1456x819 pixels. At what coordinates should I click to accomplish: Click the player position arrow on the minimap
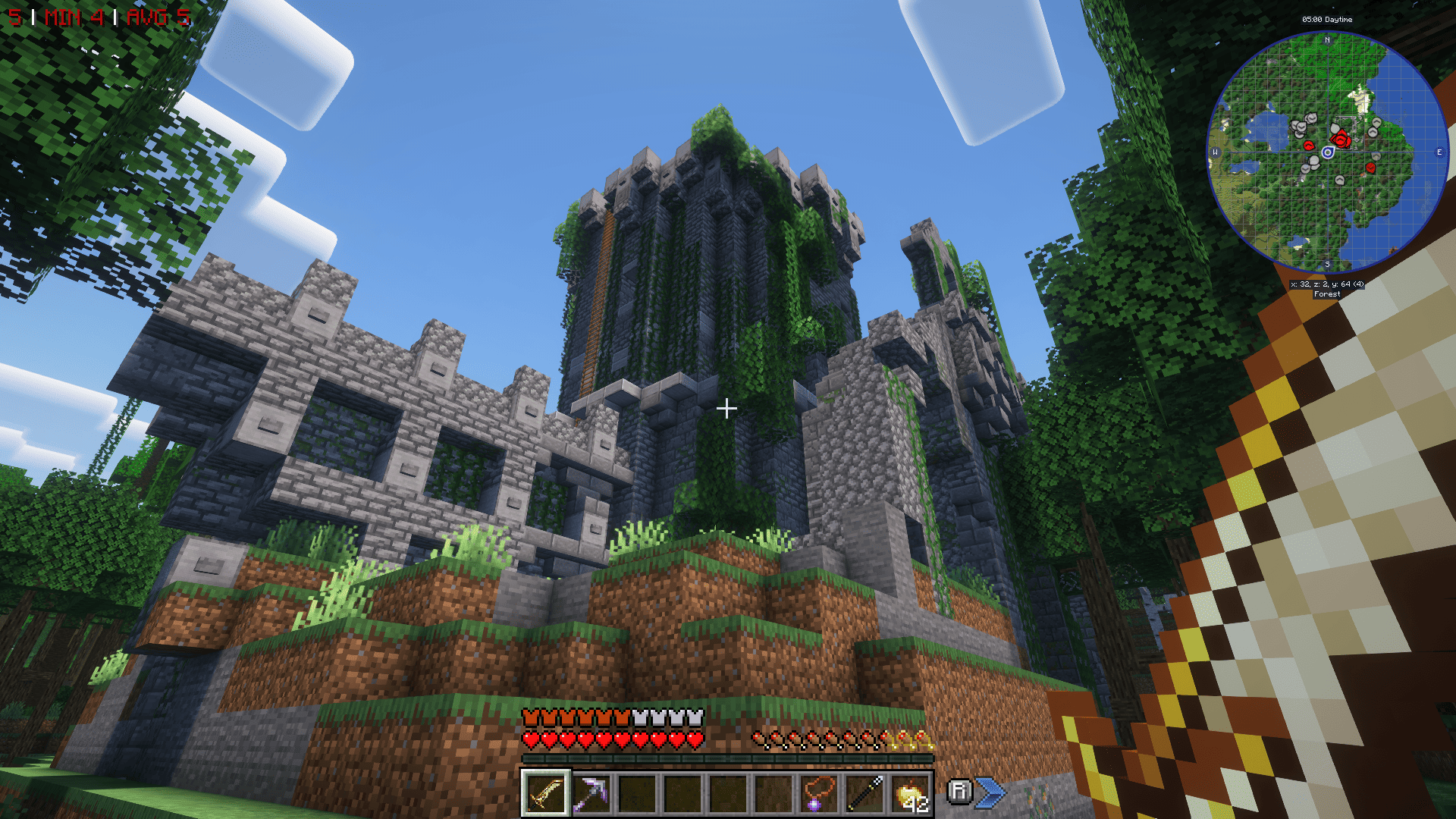(1328, 152)
